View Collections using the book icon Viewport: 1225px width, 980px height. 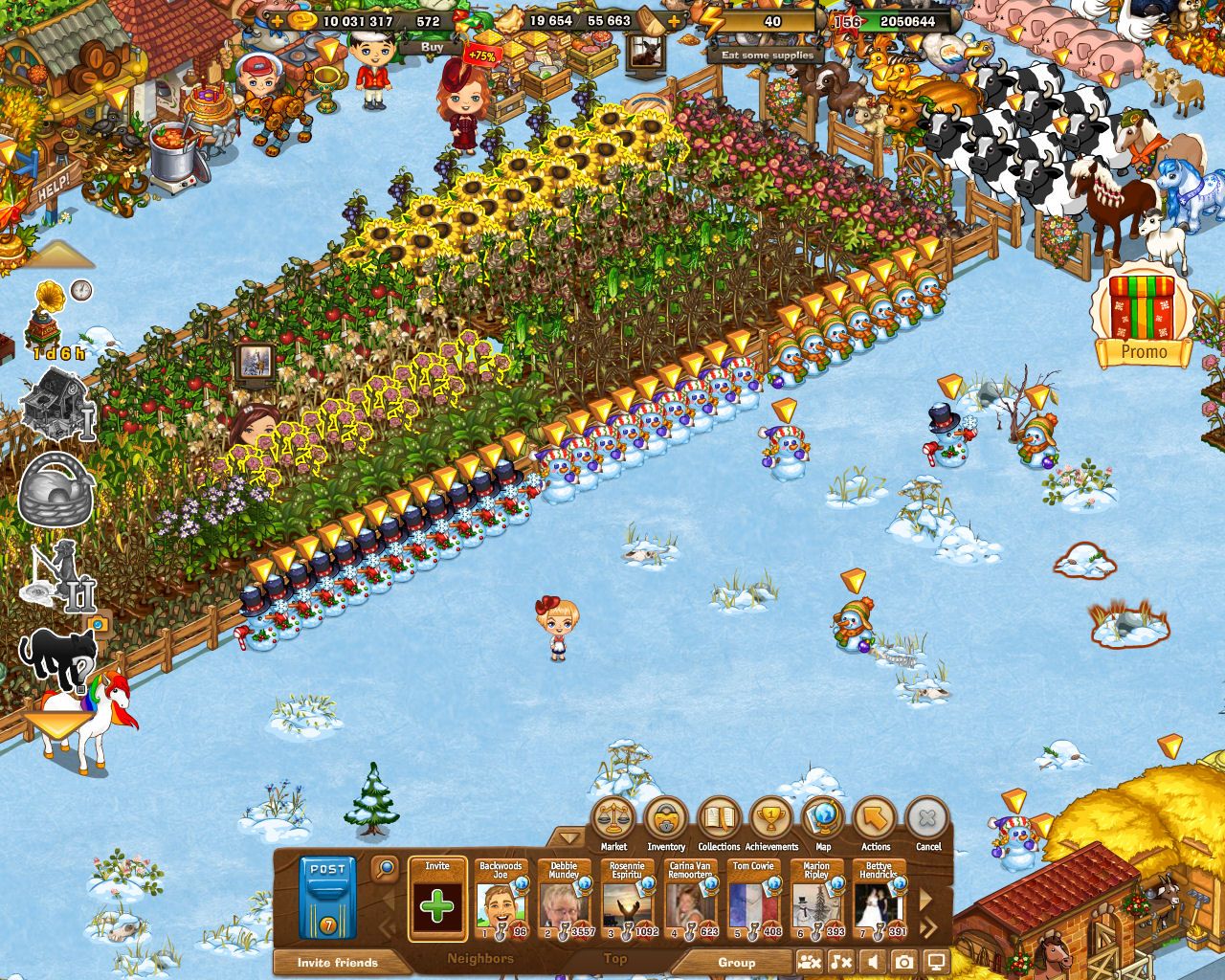tap(719, 818)
